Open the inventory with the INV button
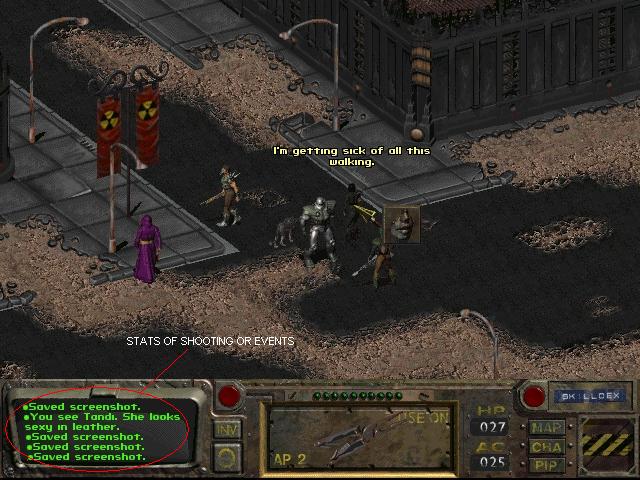The width and height of the screenshot is (640, 480). coord(227,430)
